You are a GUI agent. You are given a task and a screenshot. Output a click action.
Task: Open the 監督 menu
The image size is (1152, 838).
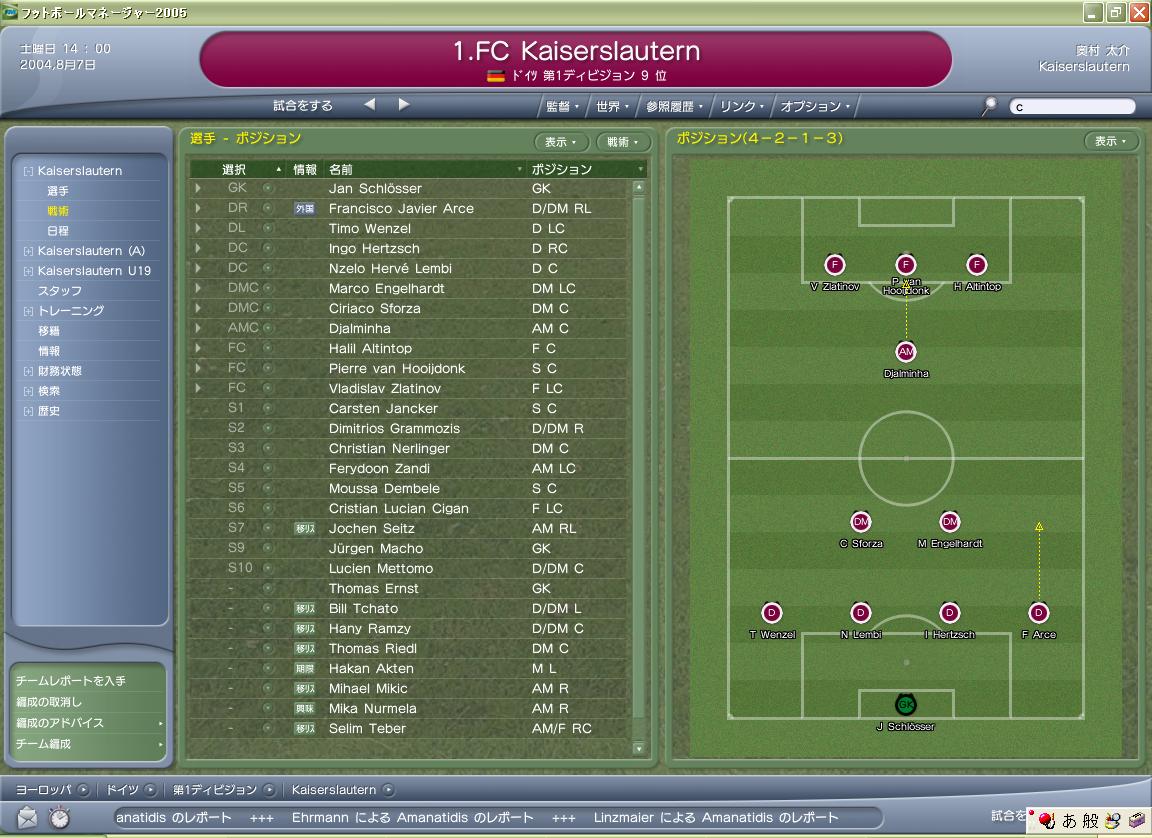point(561,106)
